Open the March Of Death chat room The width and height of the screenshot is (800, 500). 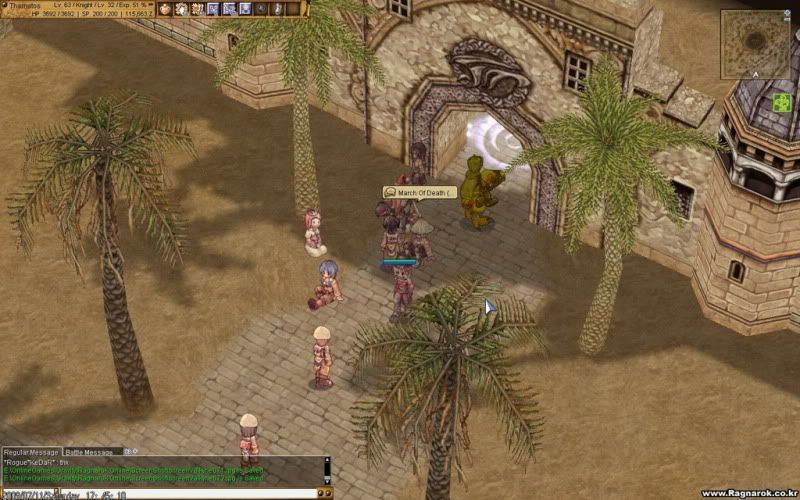[x=420, y=192]
